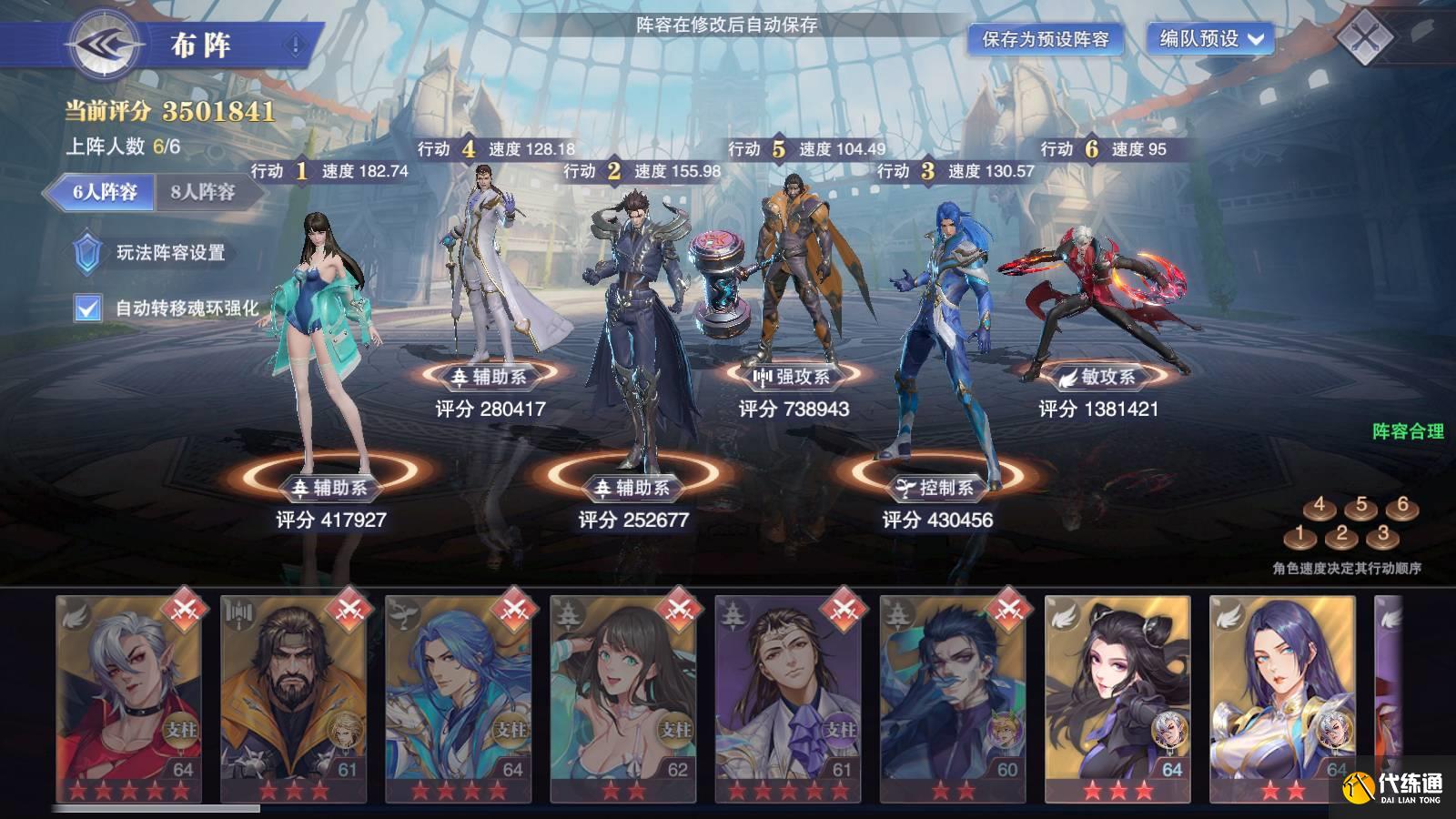Click the 保存为预设阵容 button
Screen dimensions: 1456x819
1044,40
